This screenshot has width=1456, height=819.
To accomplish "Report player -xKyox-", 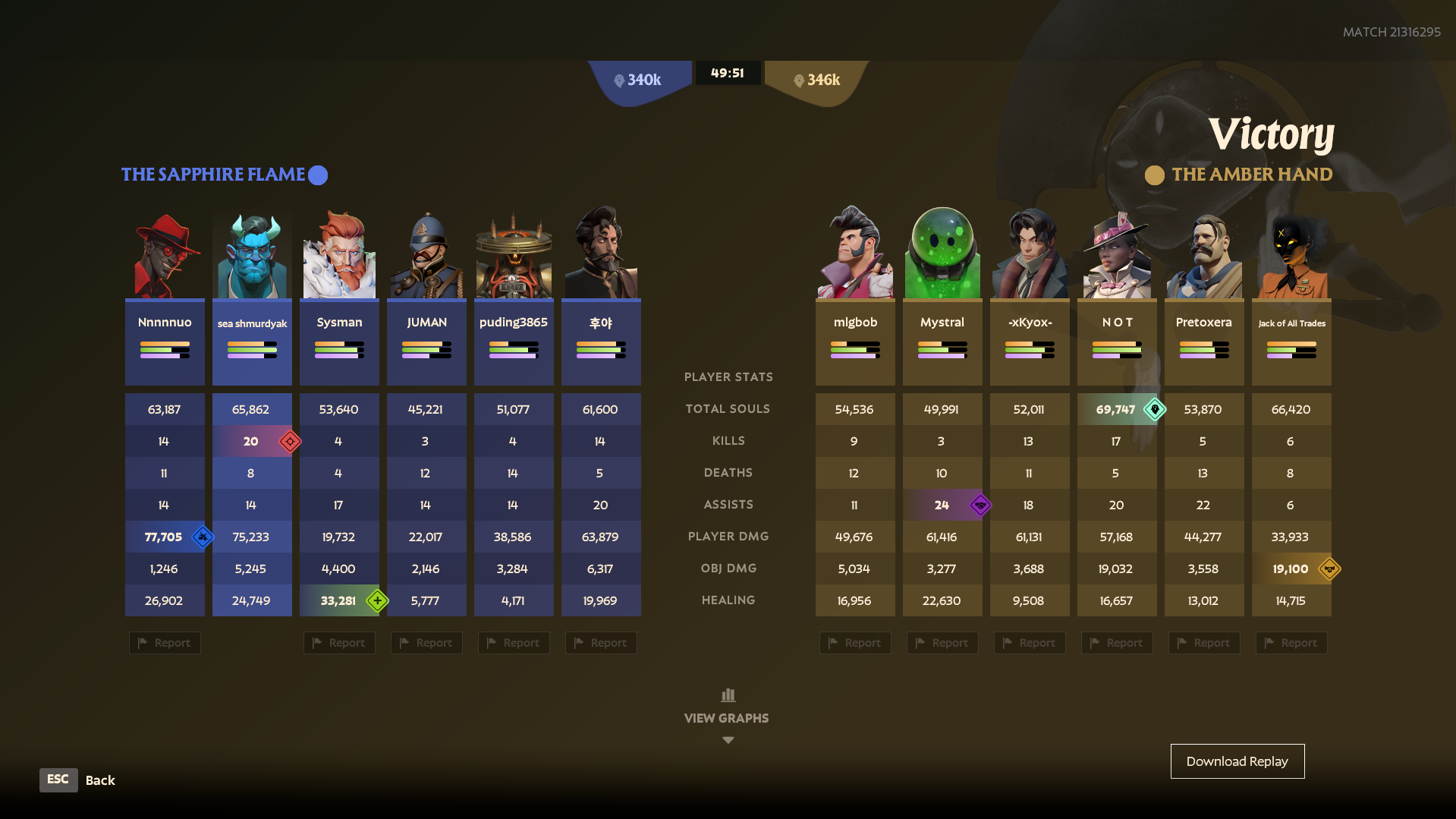I will click(x=1030, y=643).
